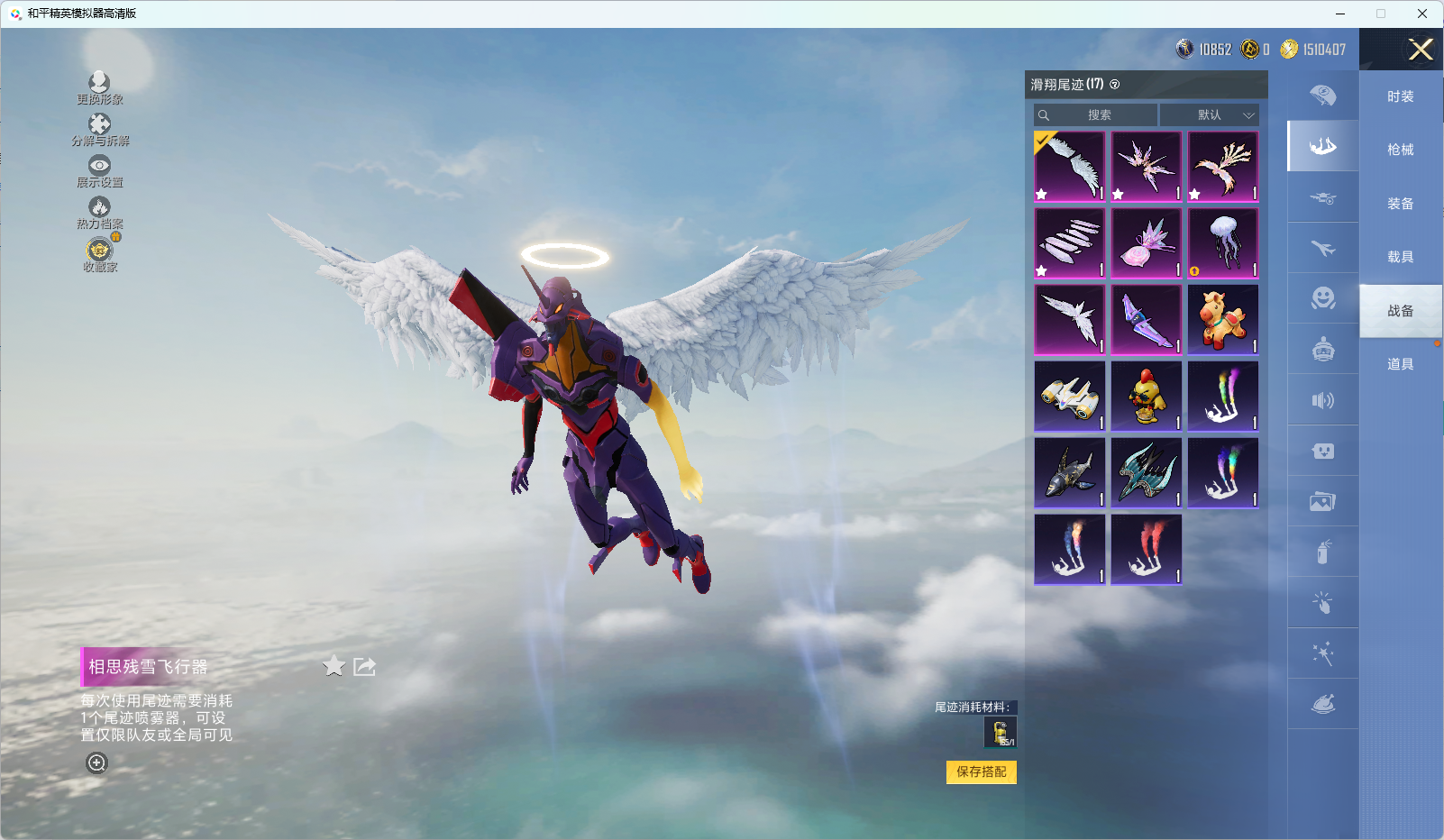
Task: Minimize the emulator window
Action: tap(1339, 14)
